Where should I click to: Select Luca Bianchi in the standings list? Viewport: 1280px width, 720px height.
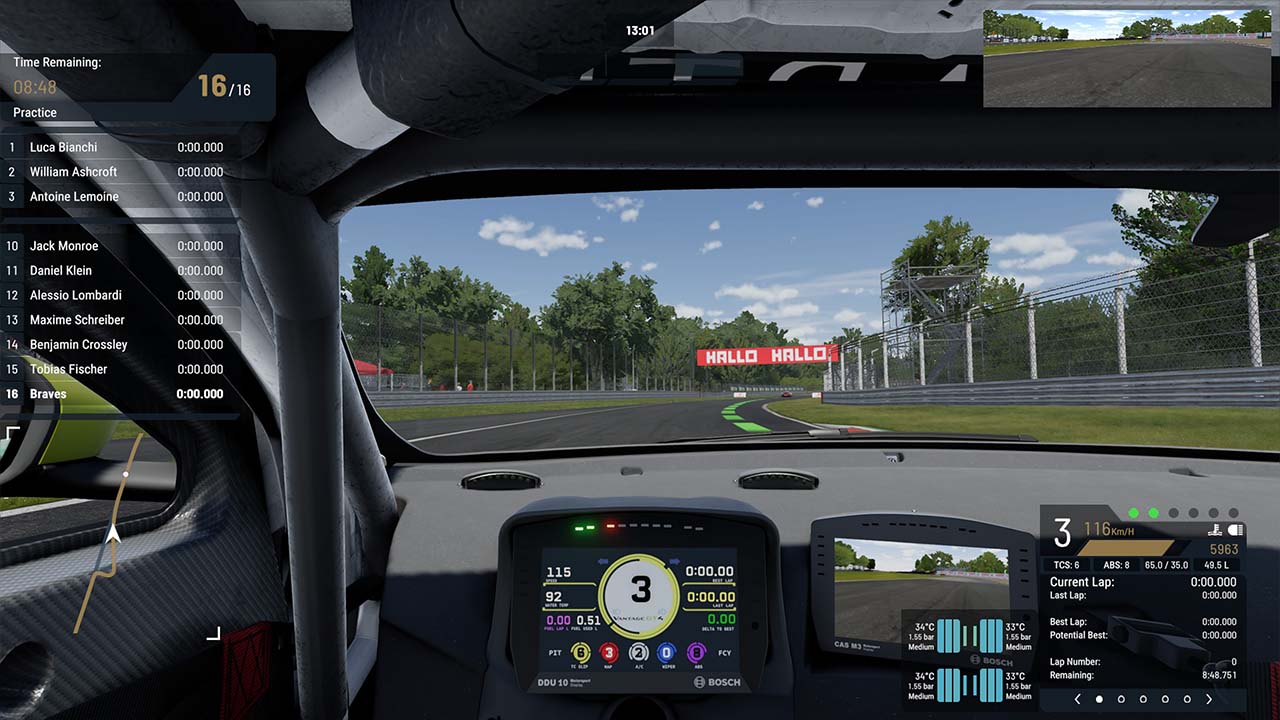(x=120, y=147)
